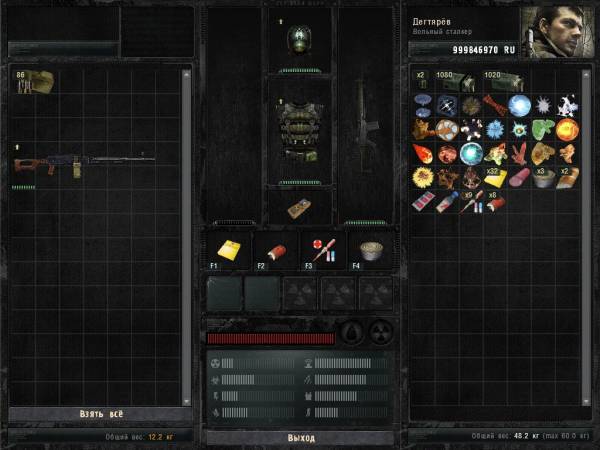The height and width of the screenshot is (450, 600).
Task: Use the F4 tin can quick slot
Action: coord(371,251)
